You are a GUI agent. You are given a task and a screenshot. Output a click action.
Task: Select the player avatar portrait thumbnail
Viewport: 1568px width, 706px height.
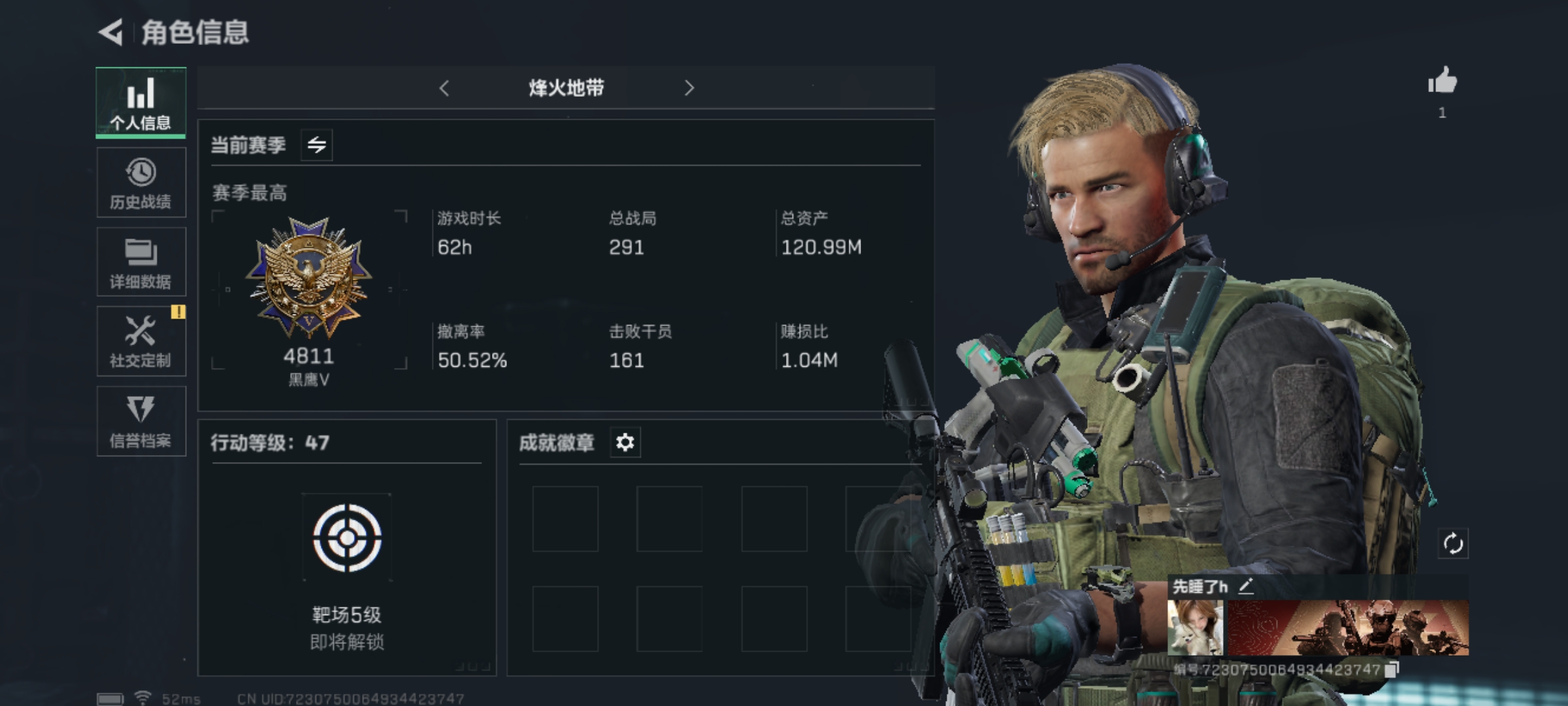[1195, 628]
